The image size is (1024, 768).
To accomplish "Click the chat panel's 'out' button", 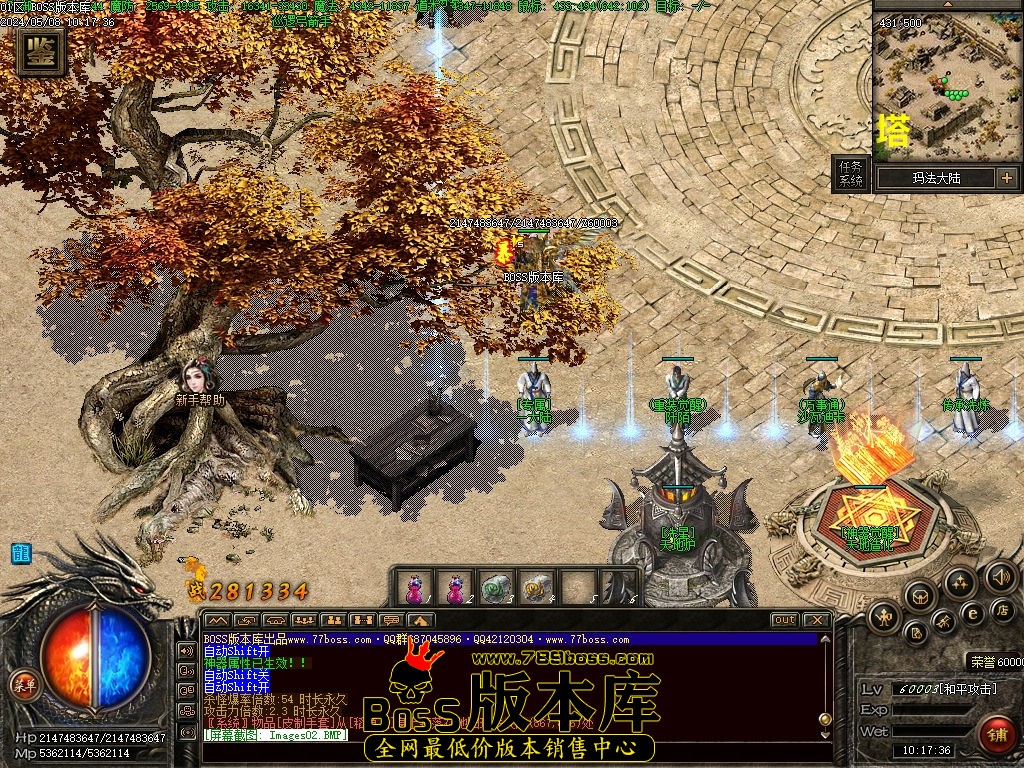I will [x=785, y=620].
